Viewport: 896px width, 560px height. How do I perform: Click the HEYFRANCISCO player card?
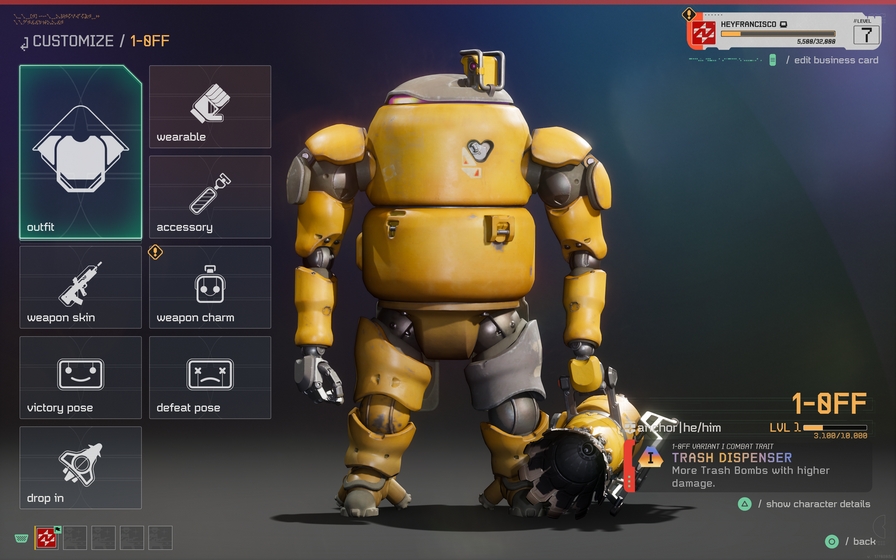click(783, 31)
